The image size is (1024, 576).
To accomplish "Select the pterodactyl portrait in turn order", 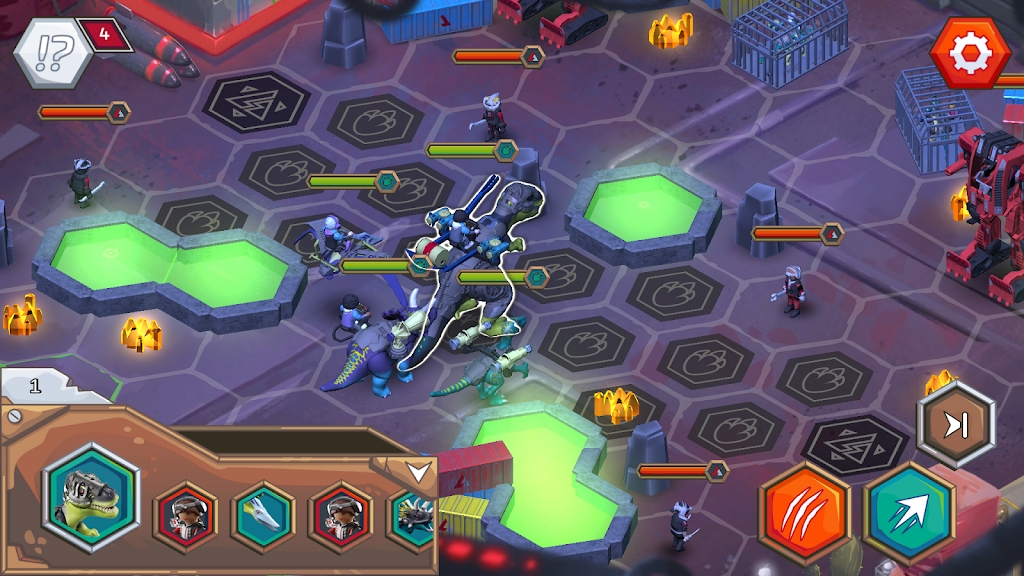I will tap(263, 516).
